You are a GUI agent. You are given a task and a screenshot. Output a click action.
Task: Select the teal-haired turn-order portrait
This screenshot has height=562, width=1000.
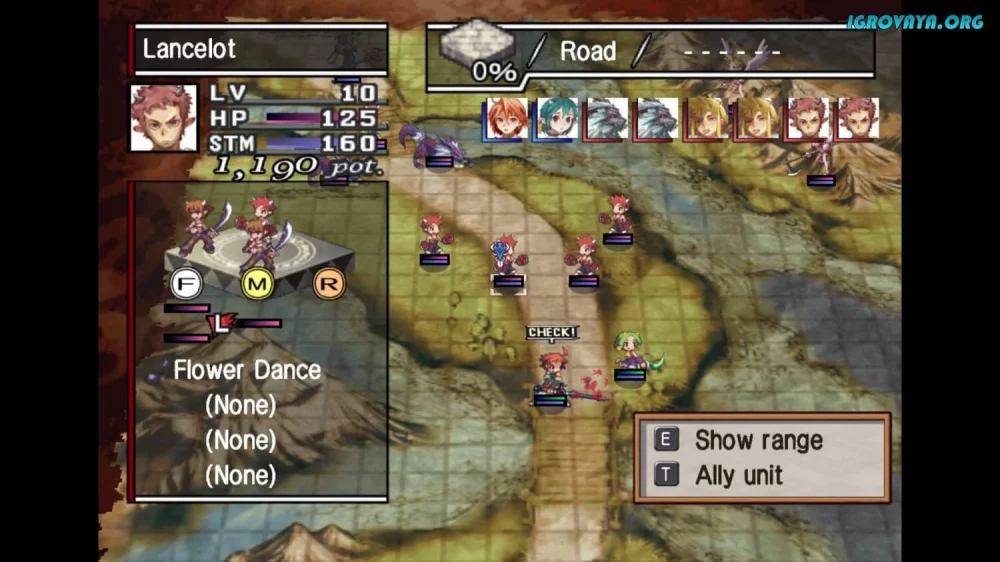click(554, 119)
